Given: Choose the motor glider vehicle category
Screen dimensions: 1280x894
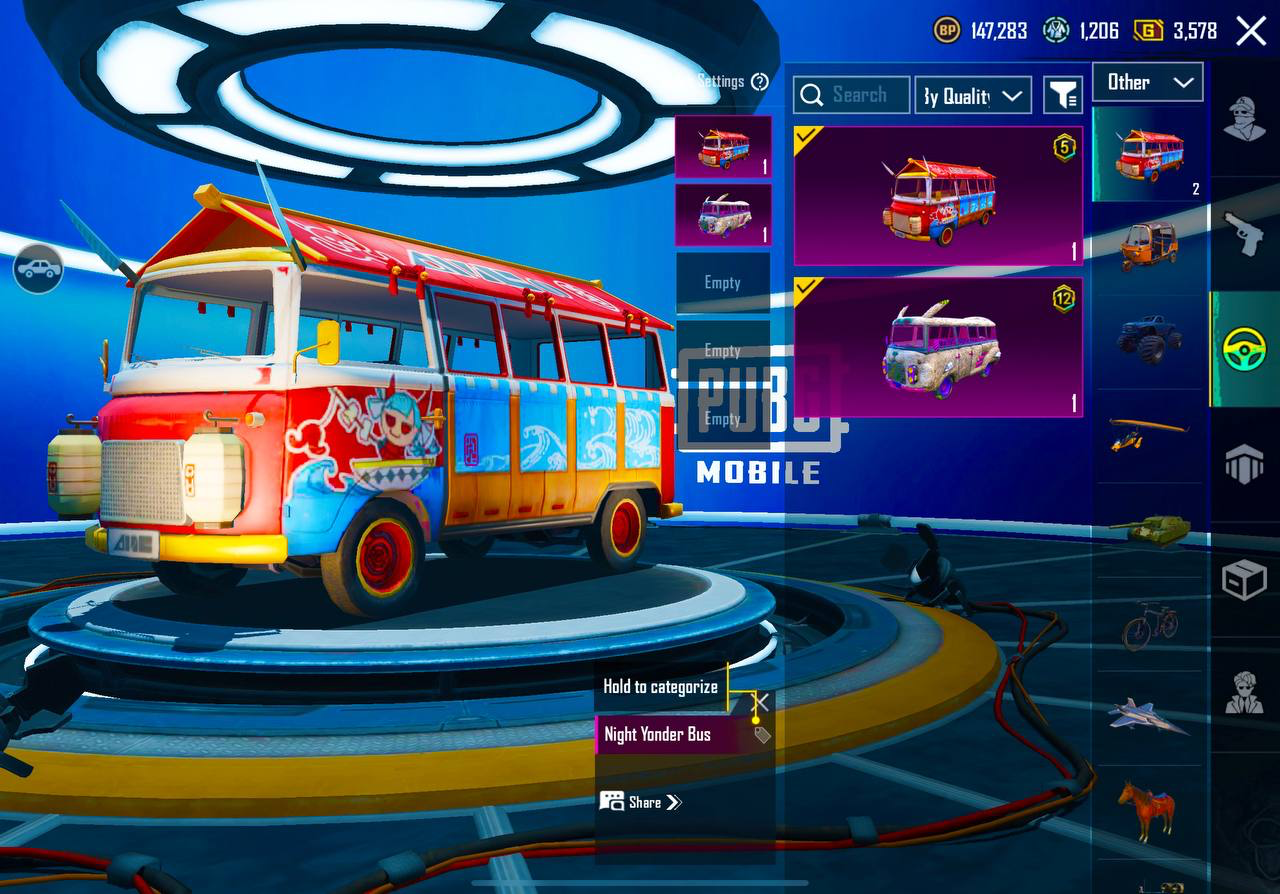Looking at the screenshot, I should point(1149,434).
